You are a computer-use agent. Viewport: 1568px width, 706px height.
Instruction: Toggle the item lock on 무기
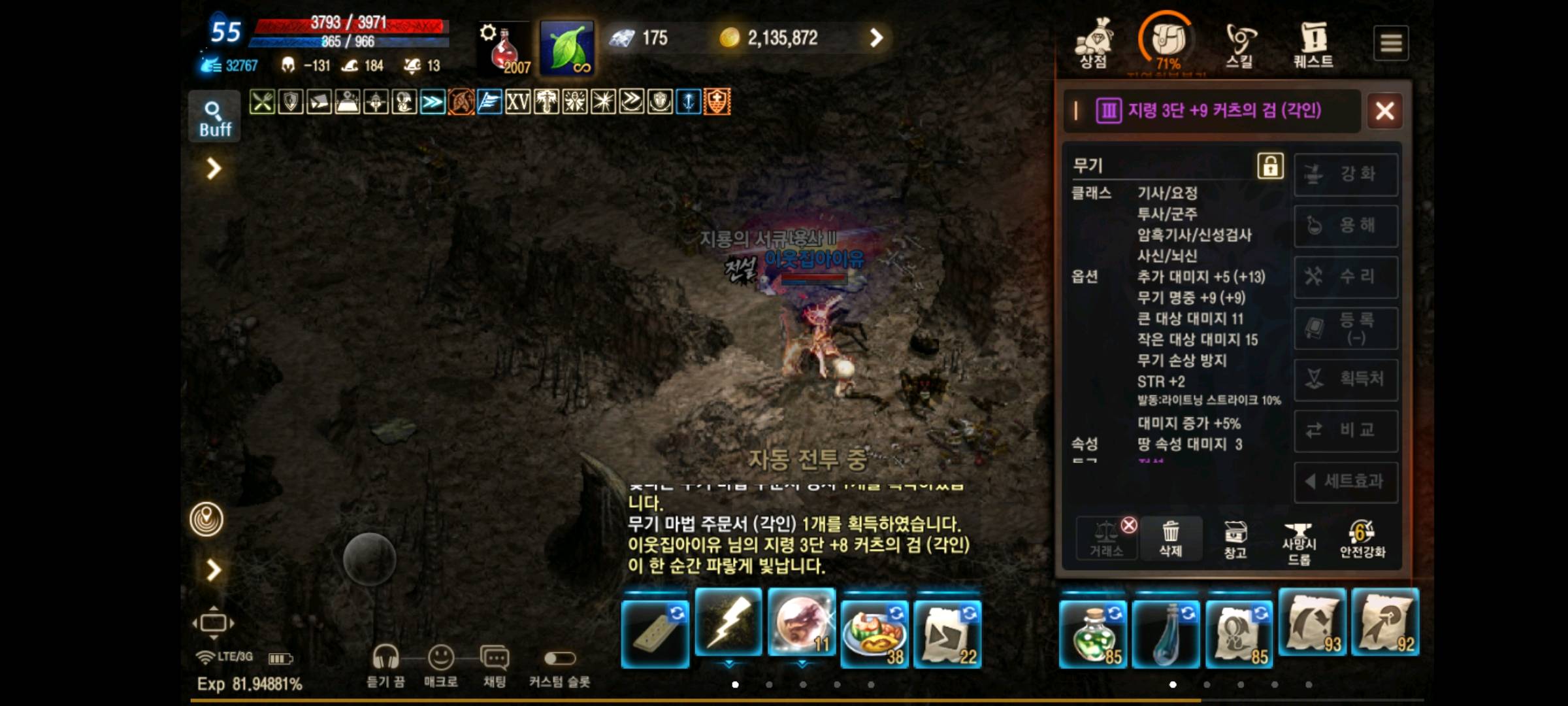click(x=1271, y=166)
